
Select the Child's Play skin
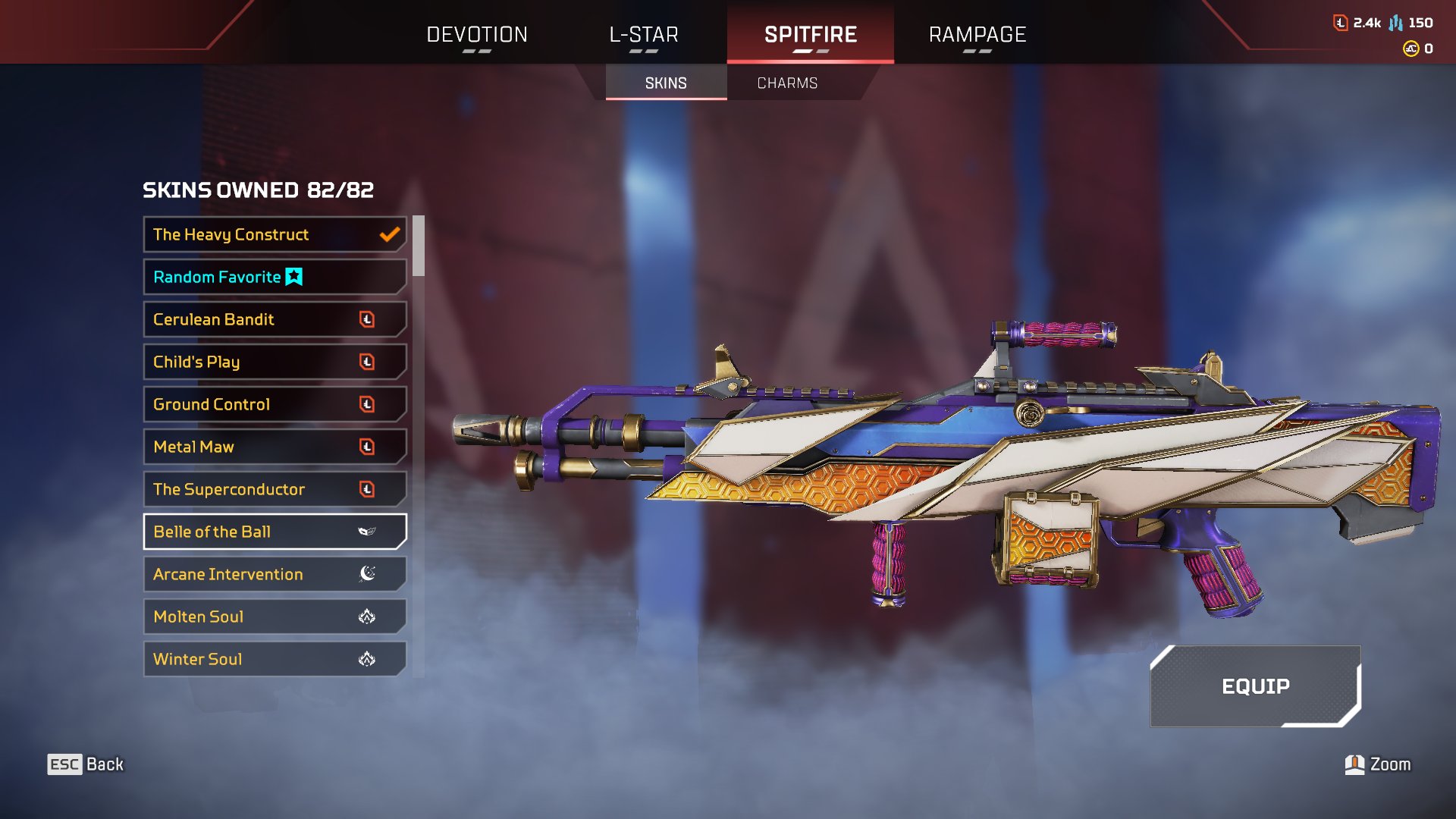pos(275,362)
